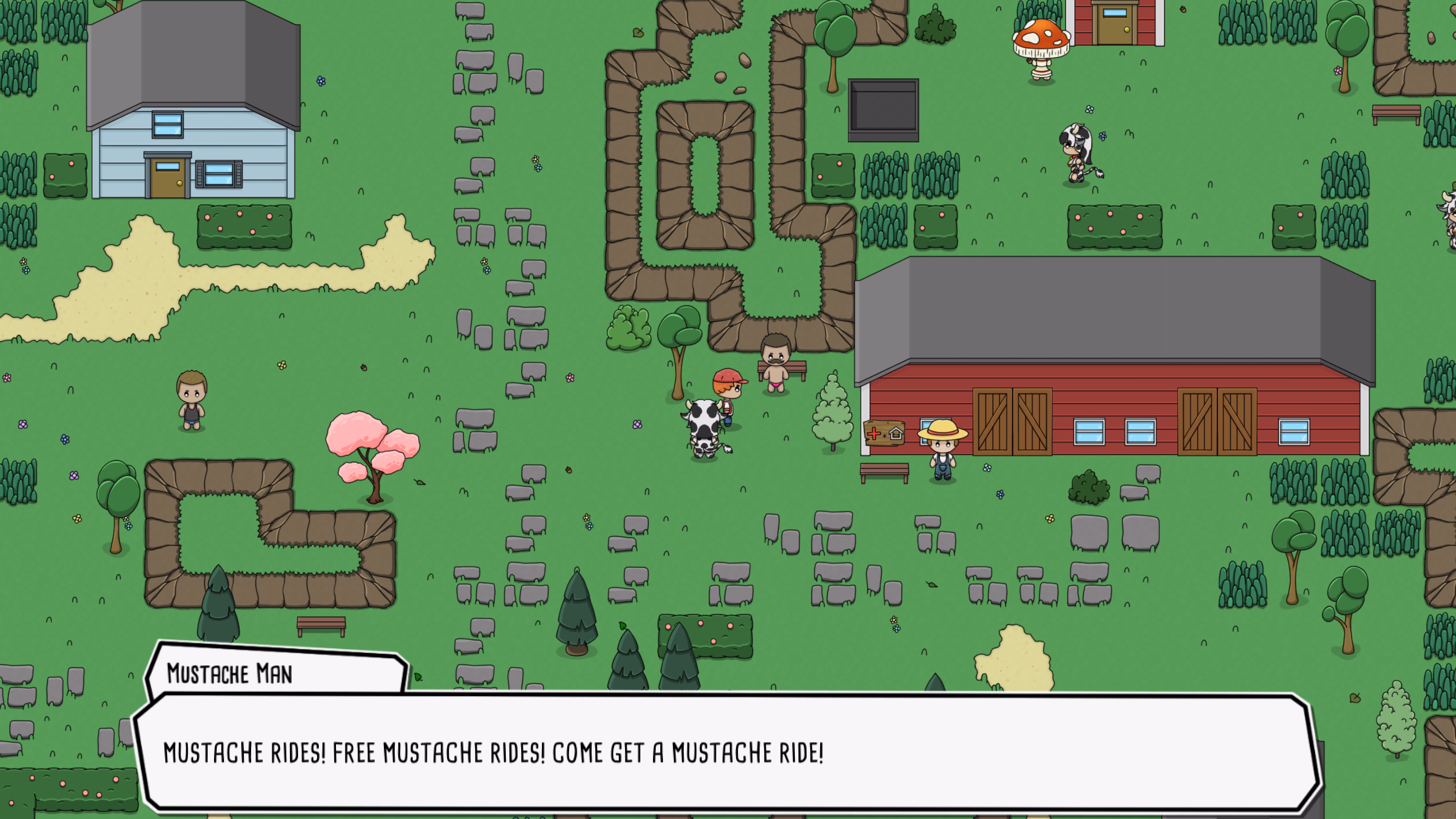Click the red cross icon on the barn sign
The width and height of the screenshot is (1456, 819).
[x=874, y=433]
